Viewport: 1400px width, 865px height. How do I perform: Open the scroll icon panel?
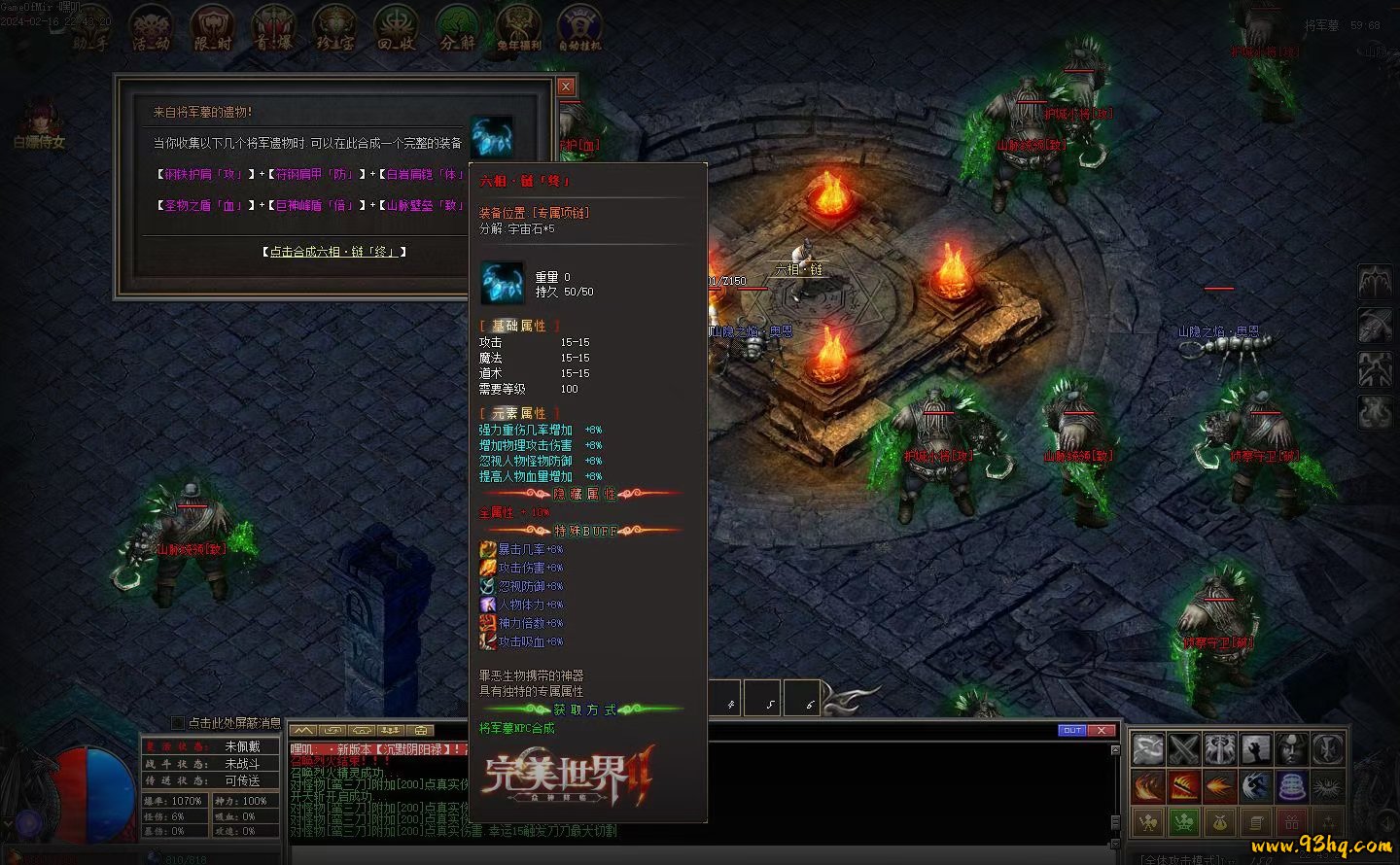coord(1255,822)
